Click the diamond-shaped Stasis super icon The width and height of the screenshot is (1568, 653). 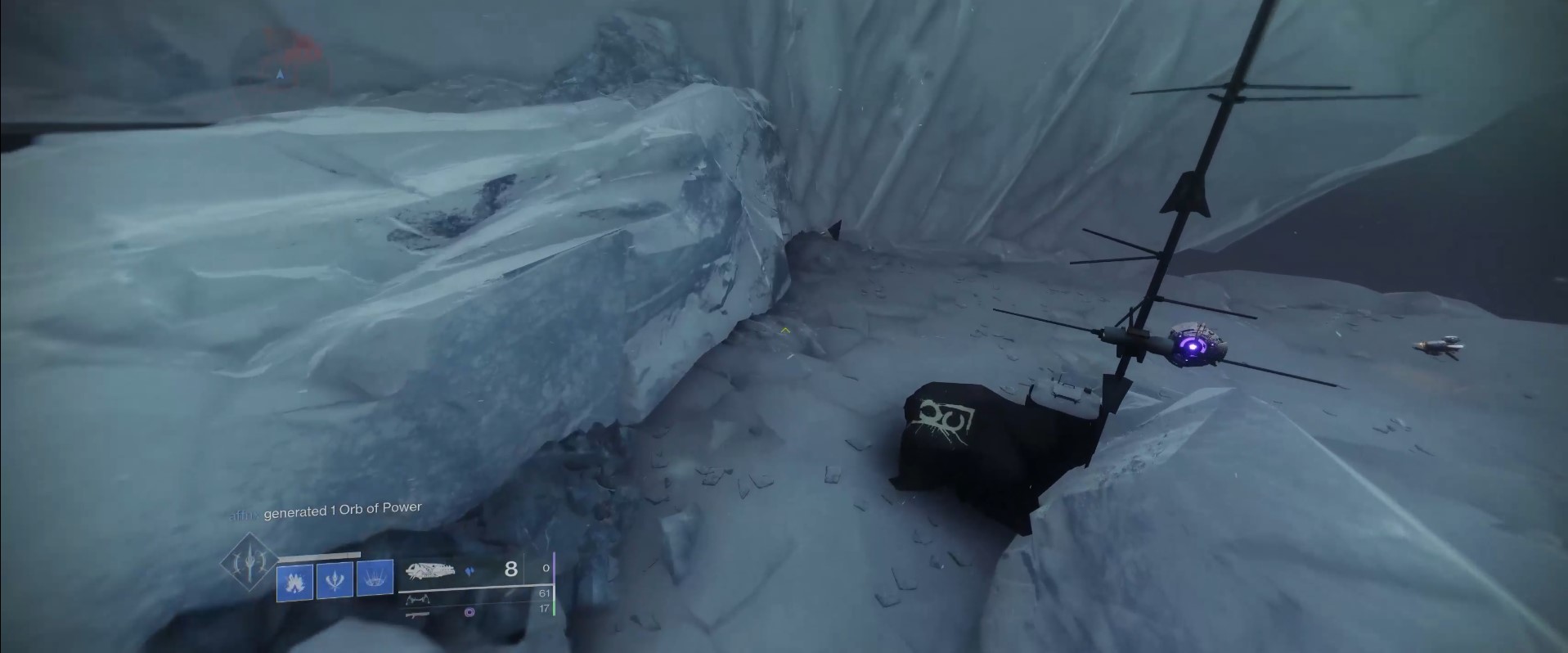pyautogui.click(x=251, y=562)
